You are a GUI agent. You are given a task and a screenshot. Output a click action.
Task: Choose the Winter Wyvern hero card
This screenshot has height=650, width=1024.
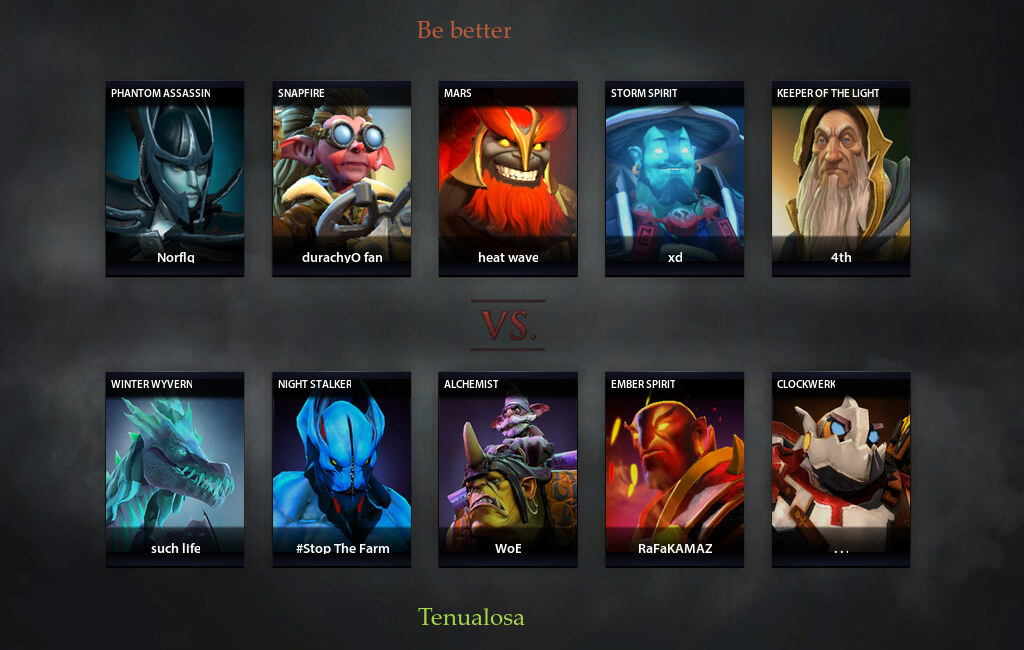tap(175, 469)
